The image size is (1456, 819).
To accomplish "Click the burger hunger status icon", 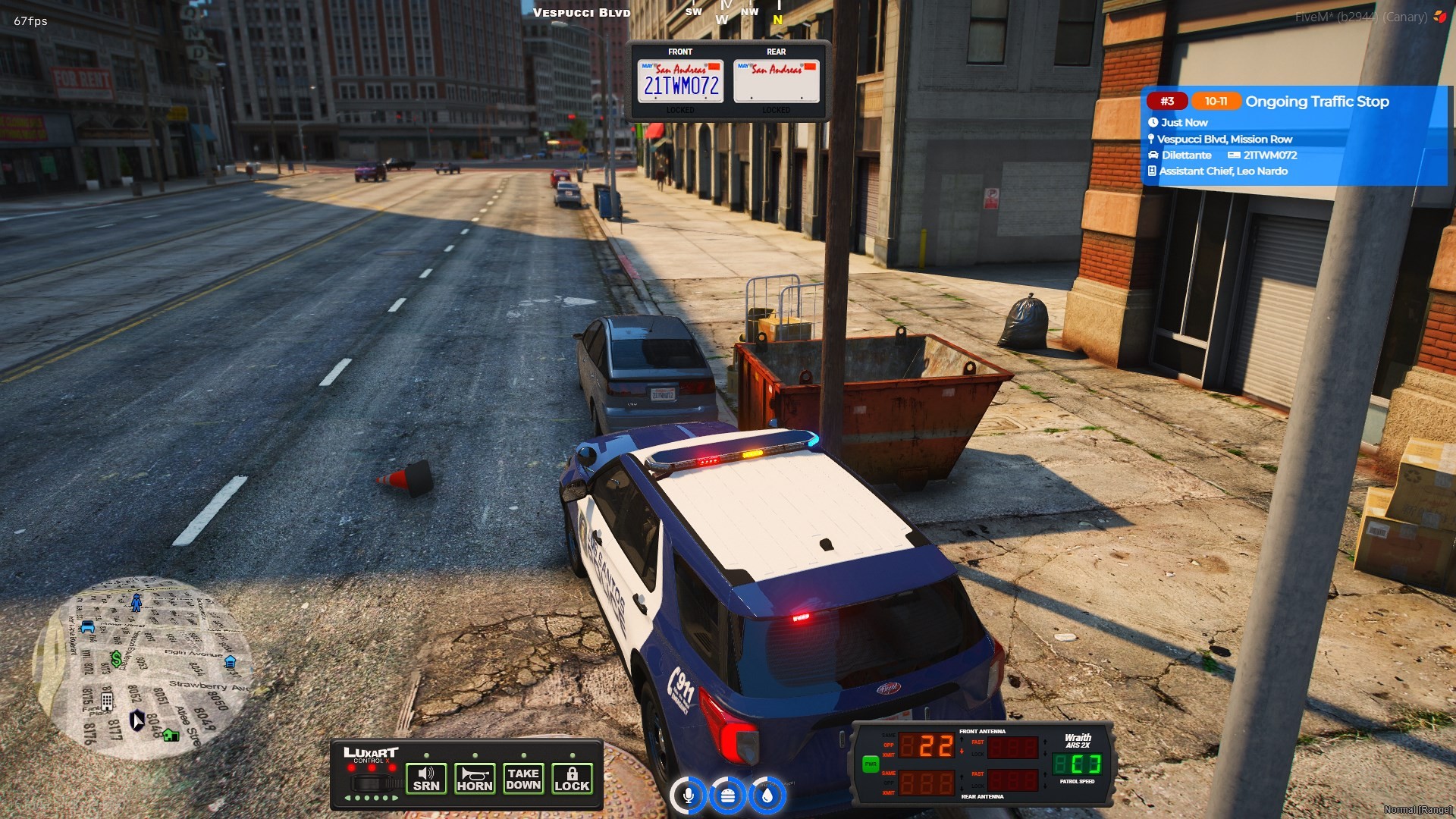I will [x=728, y=795].
